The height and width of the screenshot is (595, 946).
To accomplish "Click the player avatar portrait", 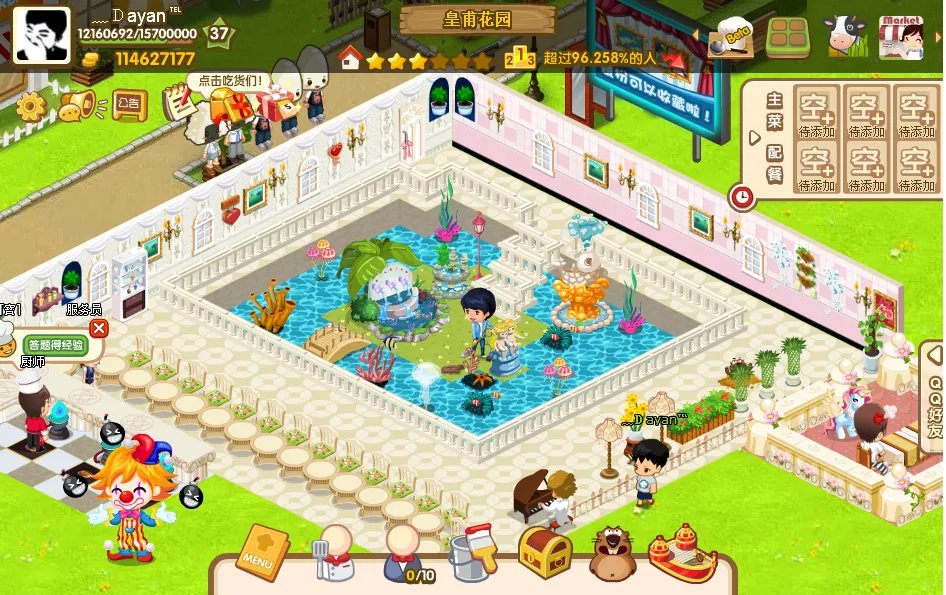I will (41, 36).
